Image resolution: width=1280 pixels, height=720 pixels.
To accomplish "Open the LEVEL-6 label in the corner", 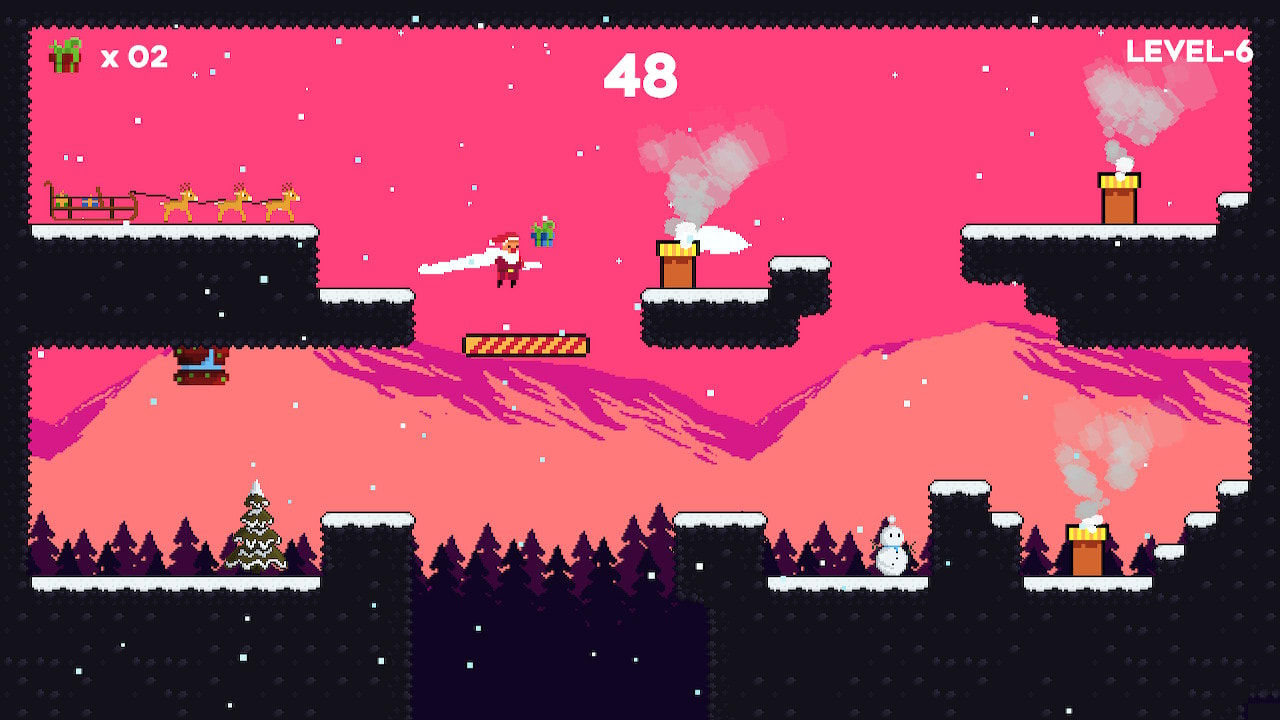I will click(1190, 53).
